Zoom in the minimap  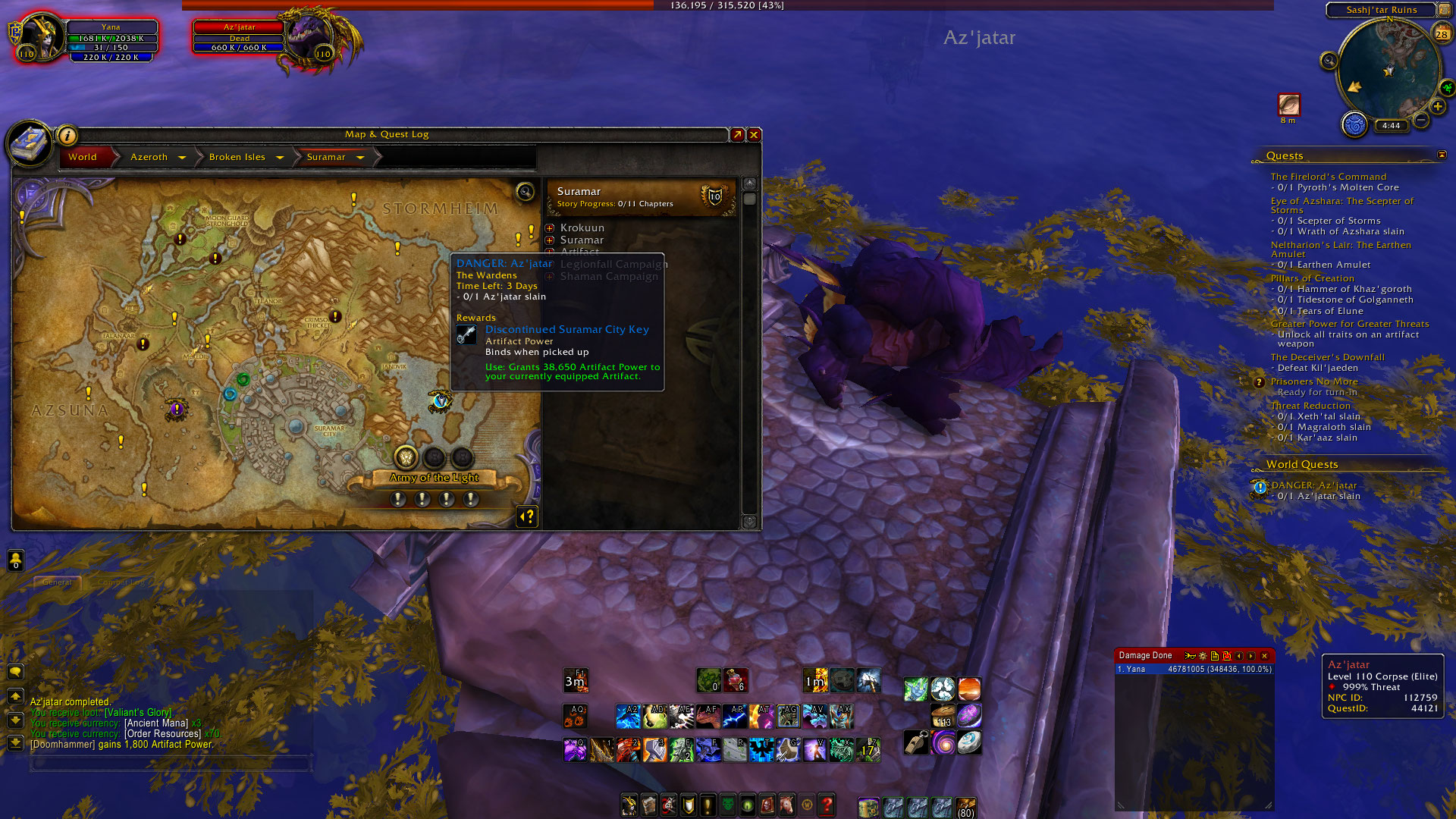tap(1438, 107)
